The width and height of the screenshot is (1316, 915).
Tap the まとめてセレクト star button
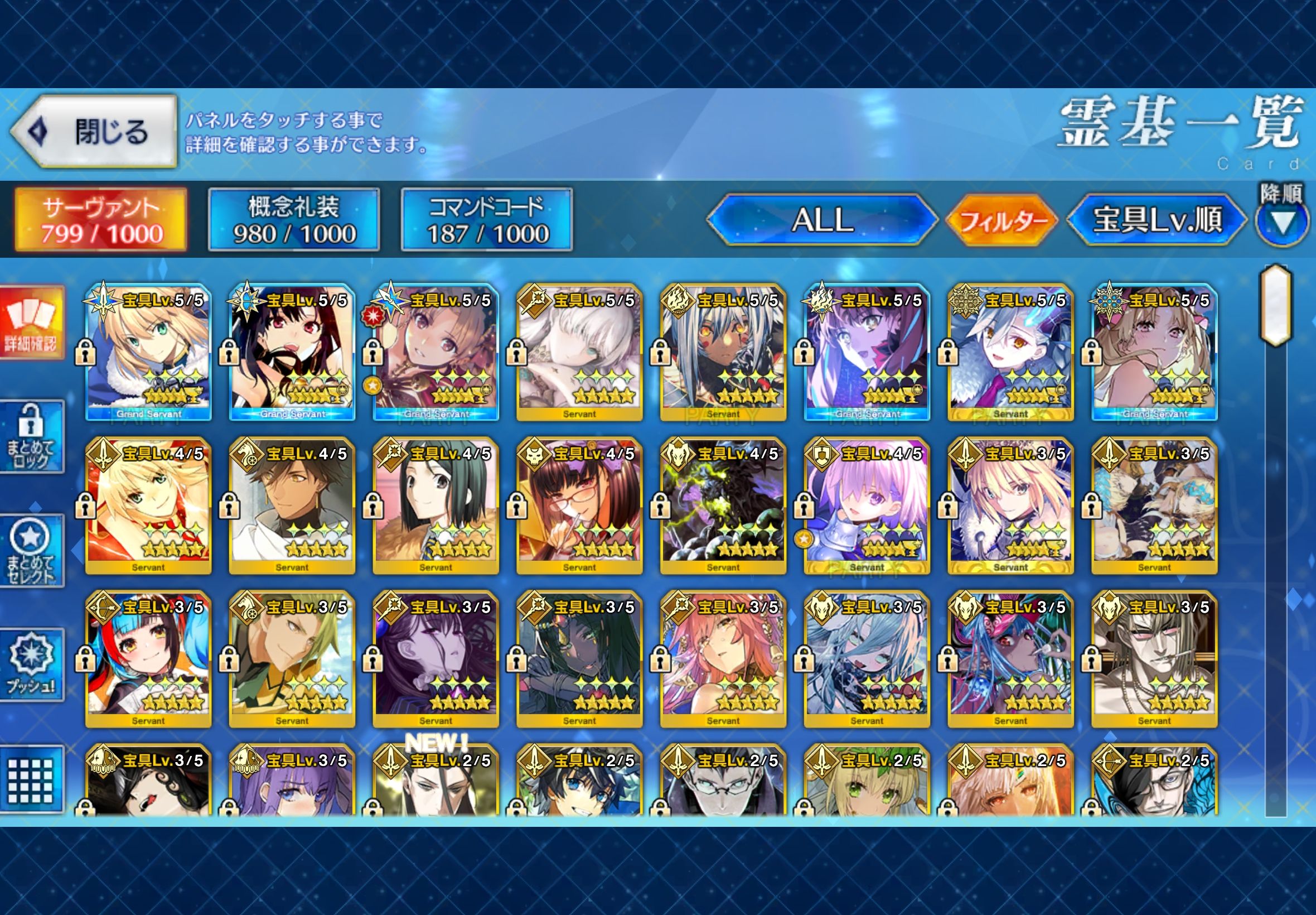(x=32, y=550)
